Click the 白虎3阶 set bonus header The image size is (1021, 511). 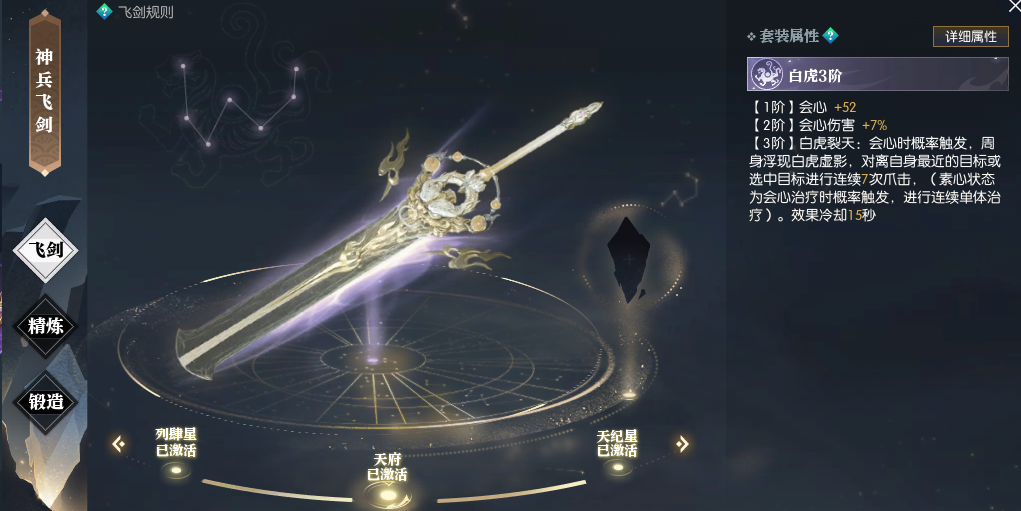pyautogui.click(x=877, y=75)
